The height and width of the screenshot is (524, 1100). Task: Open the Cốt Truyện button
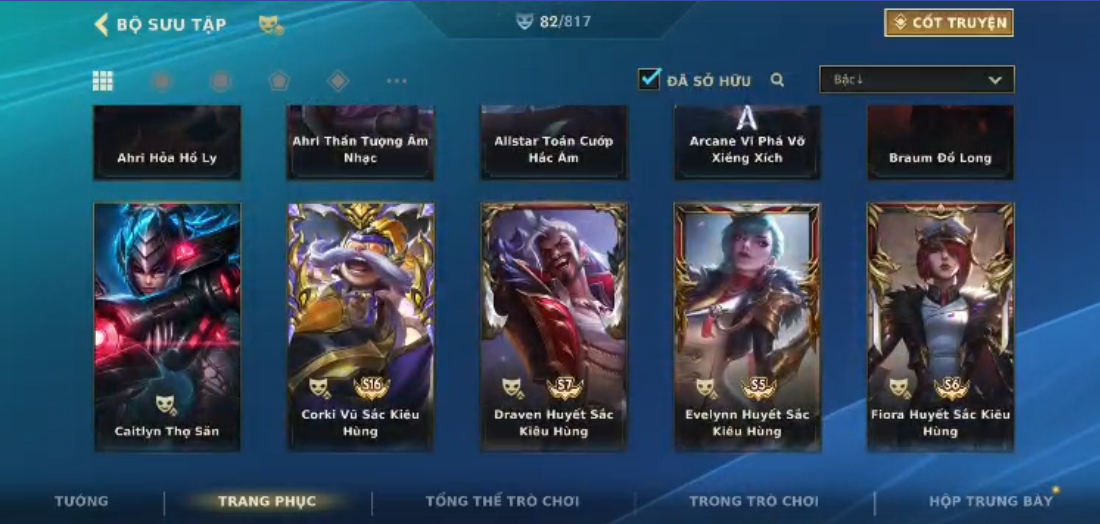click(x=948, y=23)
